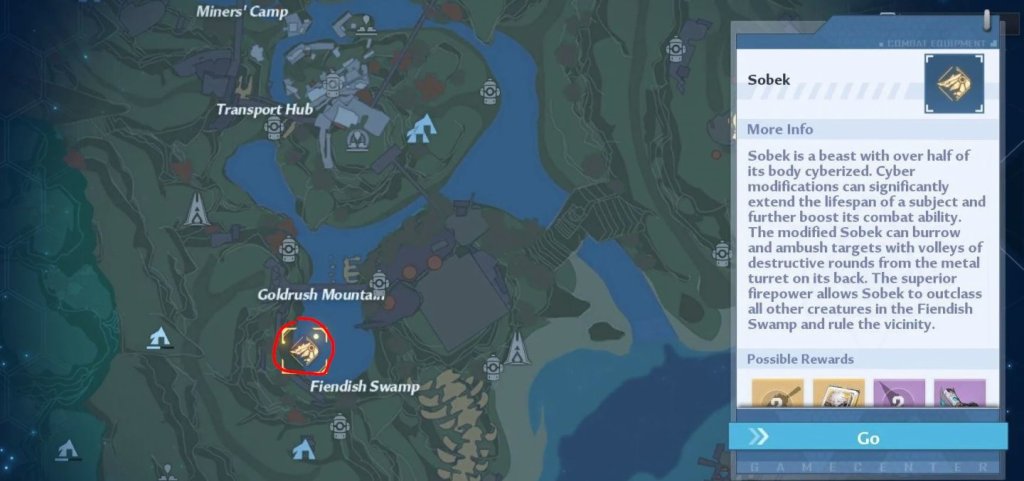This screenshot has height=481, width=1024.
Task: Select the tent marker south of Fiendish Swamp
Action: coord(303,449)
